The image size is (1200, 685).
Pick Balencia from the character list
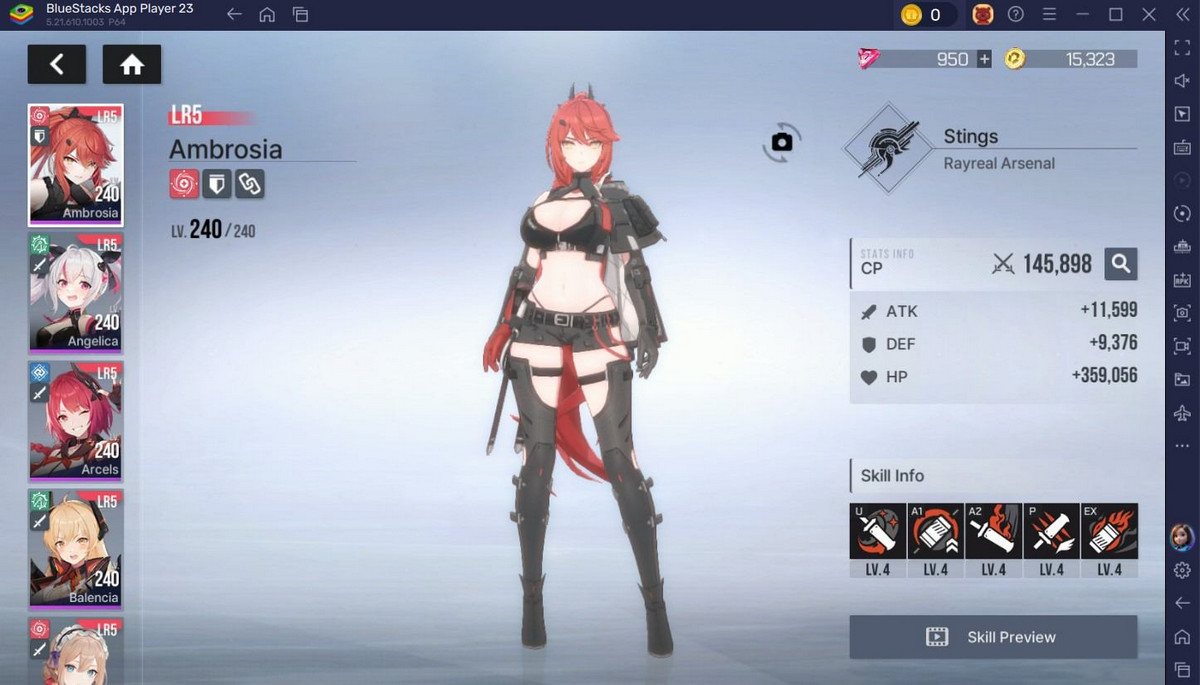click(76, 548)
